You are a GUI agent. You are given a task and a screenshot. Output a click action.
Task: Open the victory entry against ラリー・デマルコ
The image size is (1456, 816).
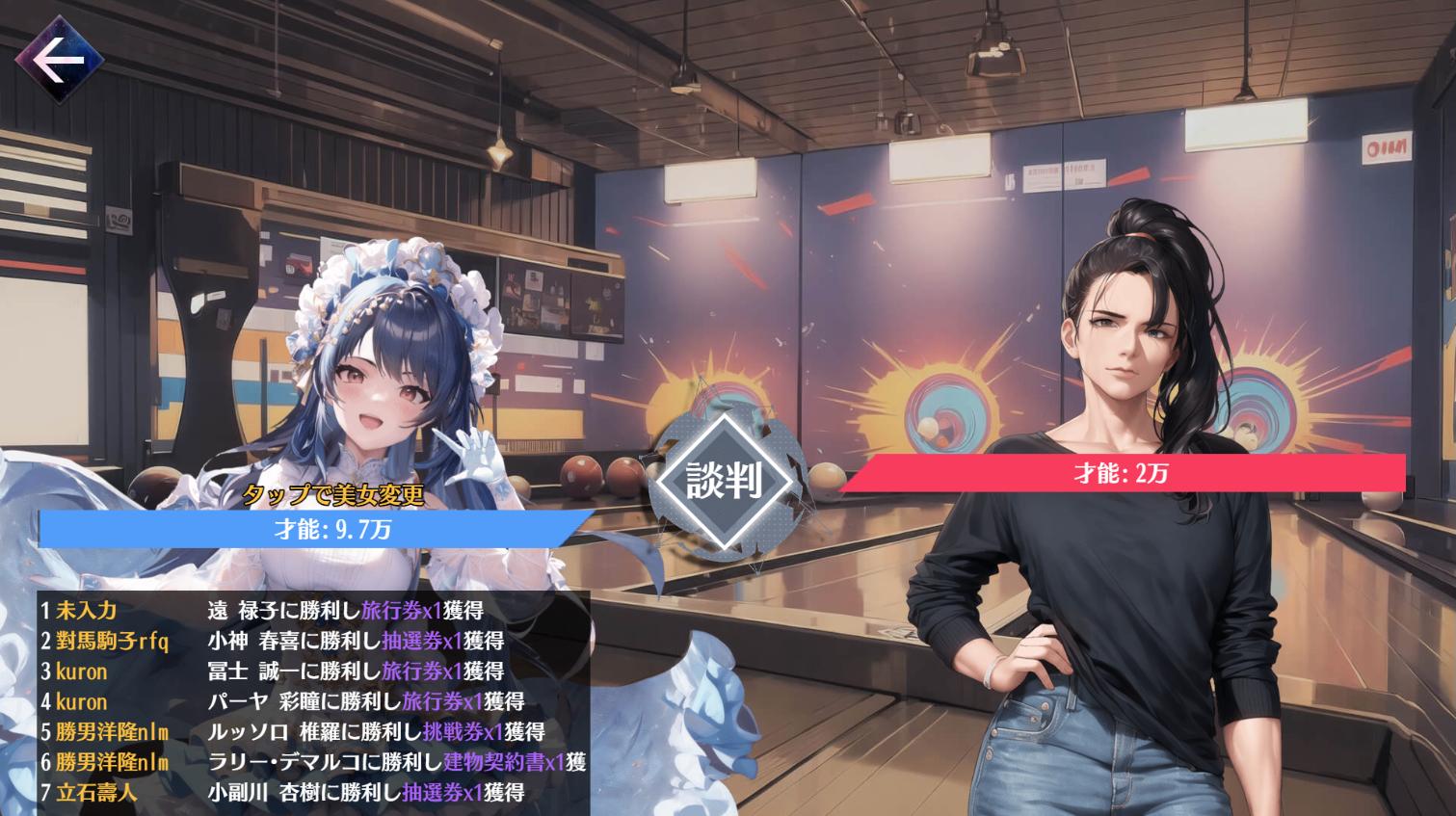pos(289,763)
